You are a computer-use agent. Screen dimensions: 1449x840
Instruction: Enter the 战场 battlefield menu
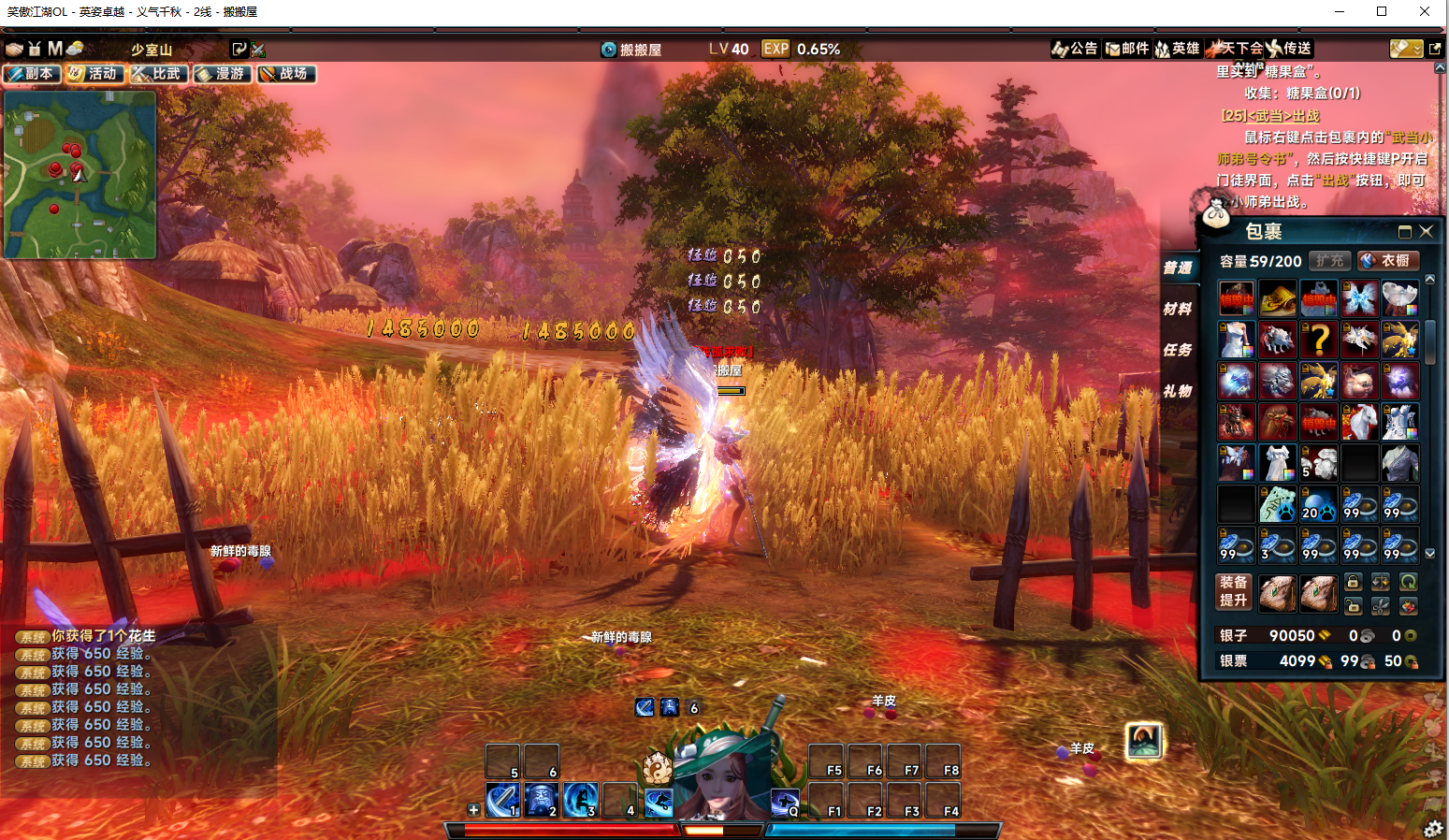pos(285,74)
